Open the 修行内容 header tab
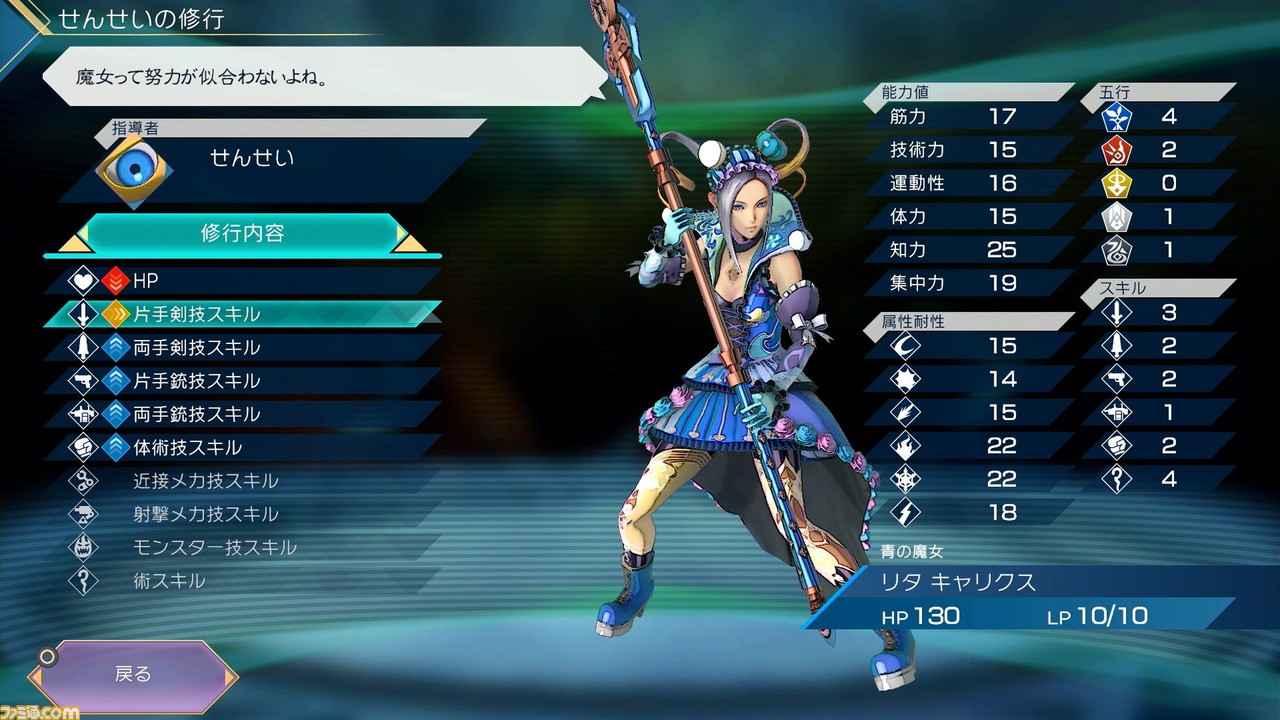Image resolution: width=1280 pixels, height=720 pixels. (242, 234)
